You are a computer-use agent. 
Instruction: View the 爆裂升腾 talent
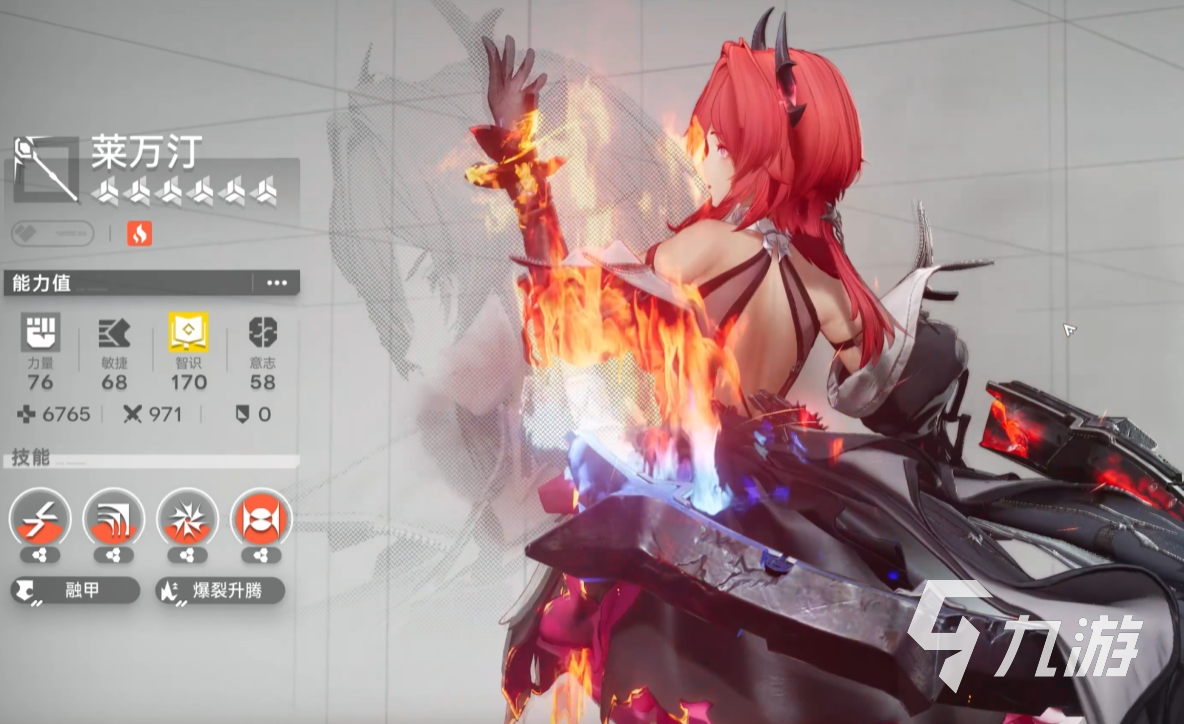[x=220, y=590]
